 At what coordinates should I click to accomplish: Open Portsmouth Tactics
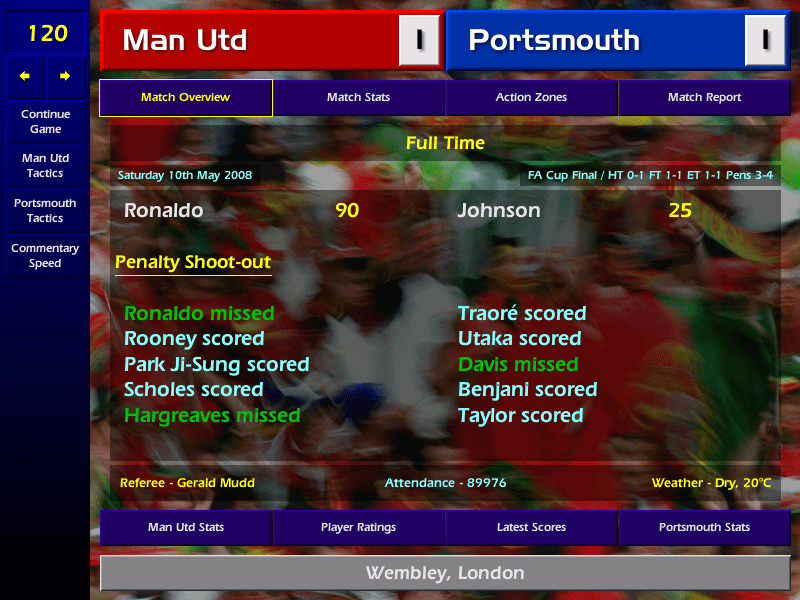tap(45, 210)
